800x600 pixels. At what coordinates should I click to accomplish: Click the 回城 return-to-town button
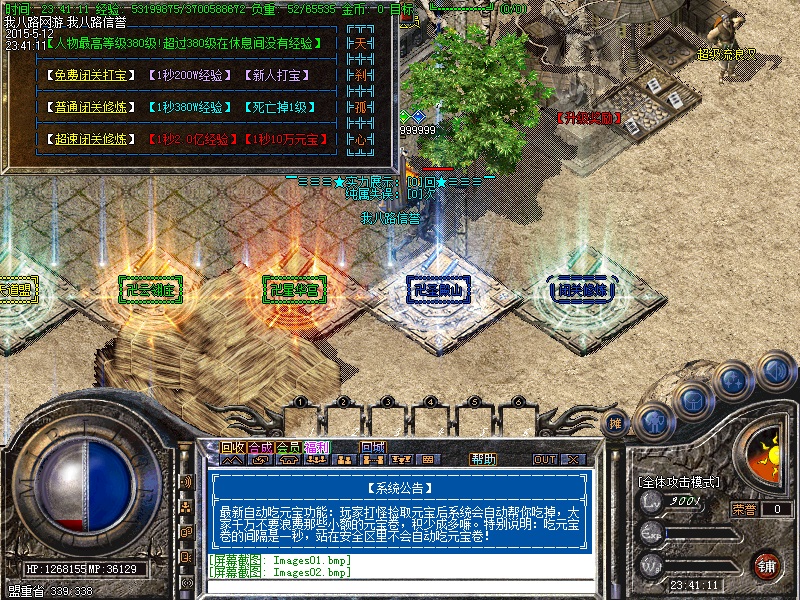374,447
